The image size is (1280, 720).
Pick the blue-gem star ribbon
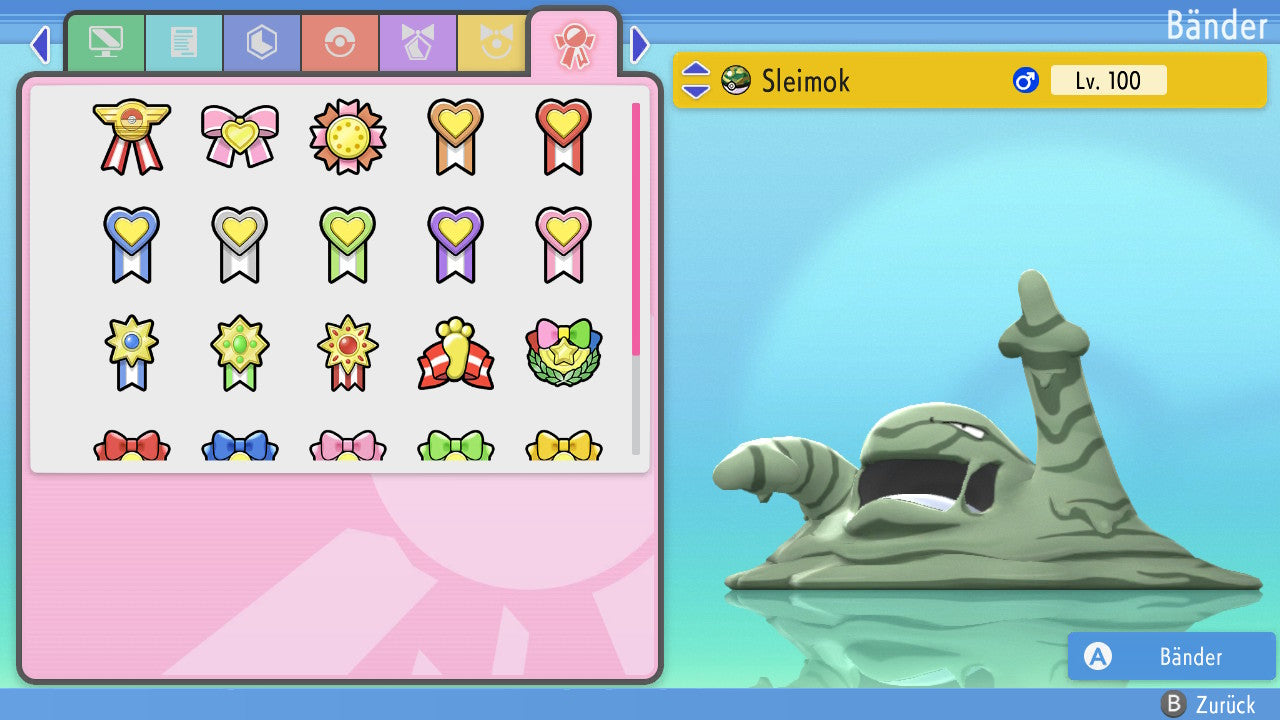(132, 354)
